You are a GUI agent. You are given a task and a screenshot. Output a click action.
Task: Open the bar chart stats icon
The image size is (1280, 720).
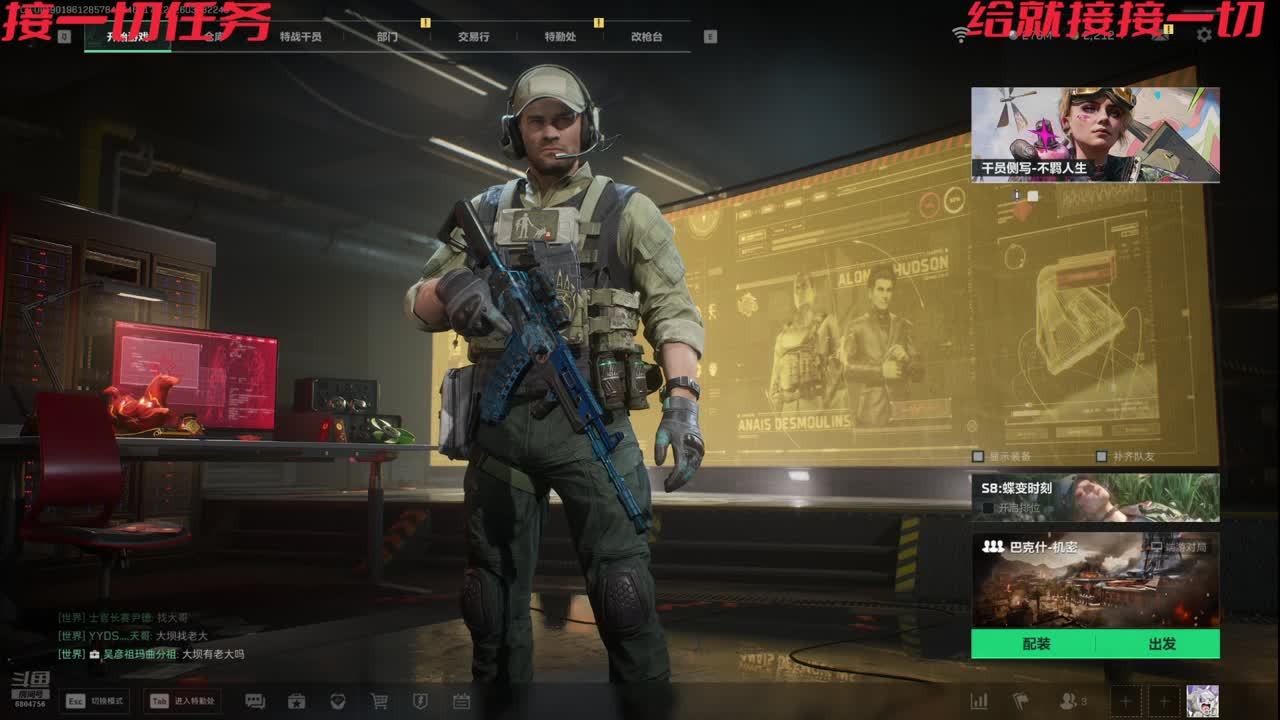pyautogui.click(x=979, y=701)
